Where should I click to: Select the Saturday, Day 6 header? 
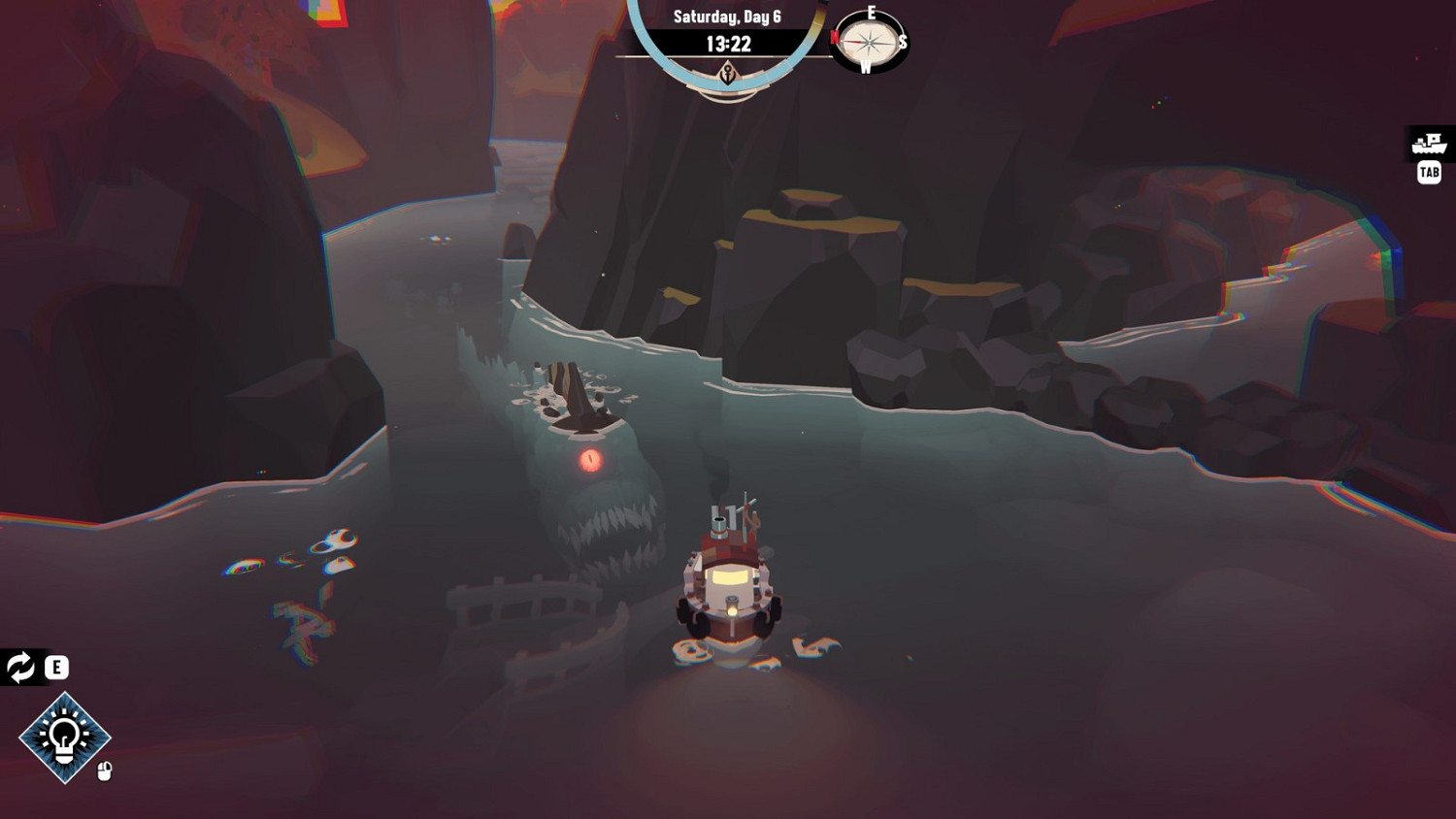(728, 16)
